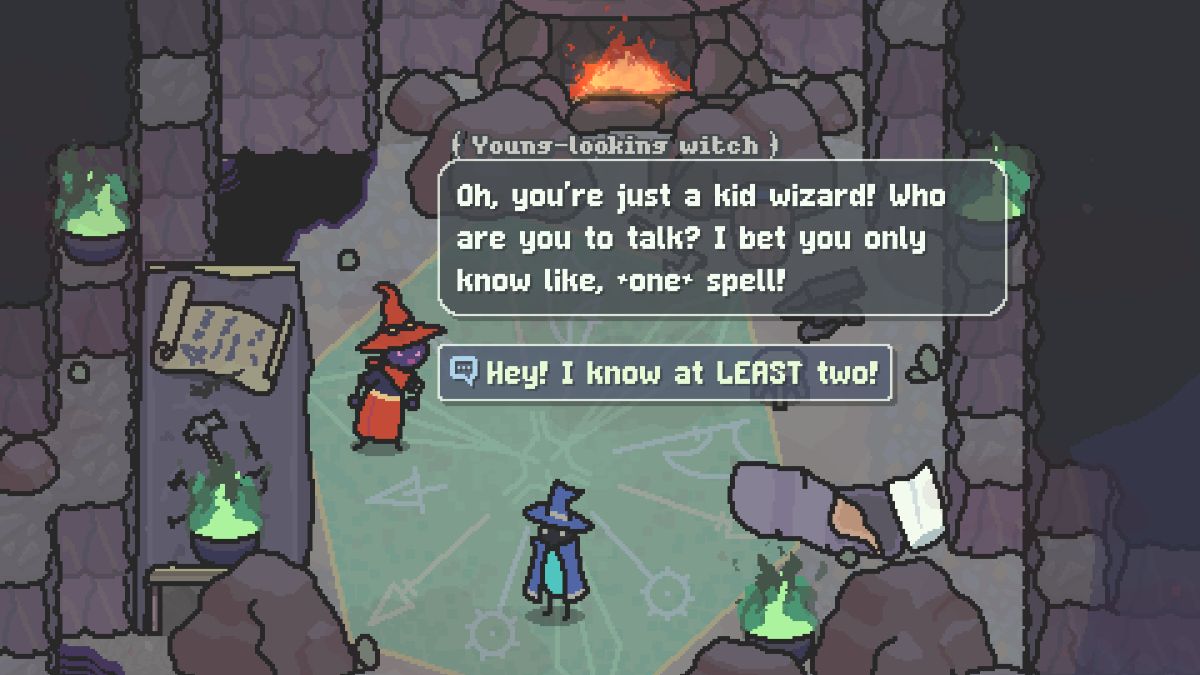Choose the "Hey! I know at LEAST two!" reply
The image size is (1200, 675).
(x=666, y=374)
